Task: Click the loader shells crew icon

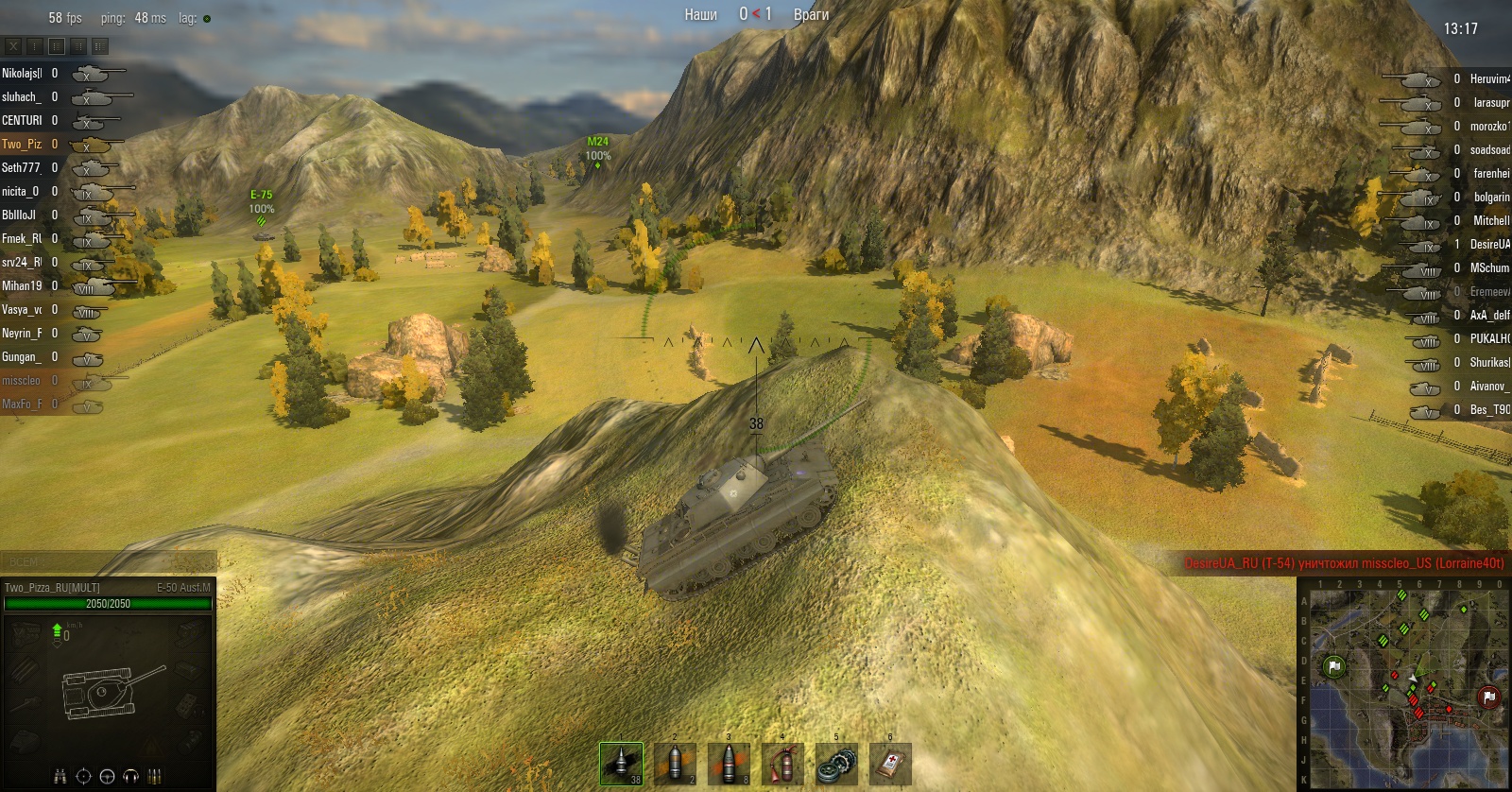Action: click(x=154, y=776)
